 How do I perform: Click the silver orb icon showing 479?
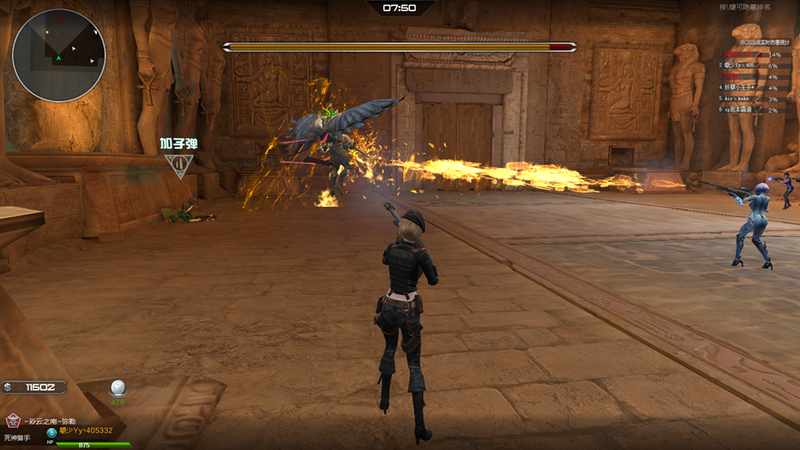(x=118, y=388)
